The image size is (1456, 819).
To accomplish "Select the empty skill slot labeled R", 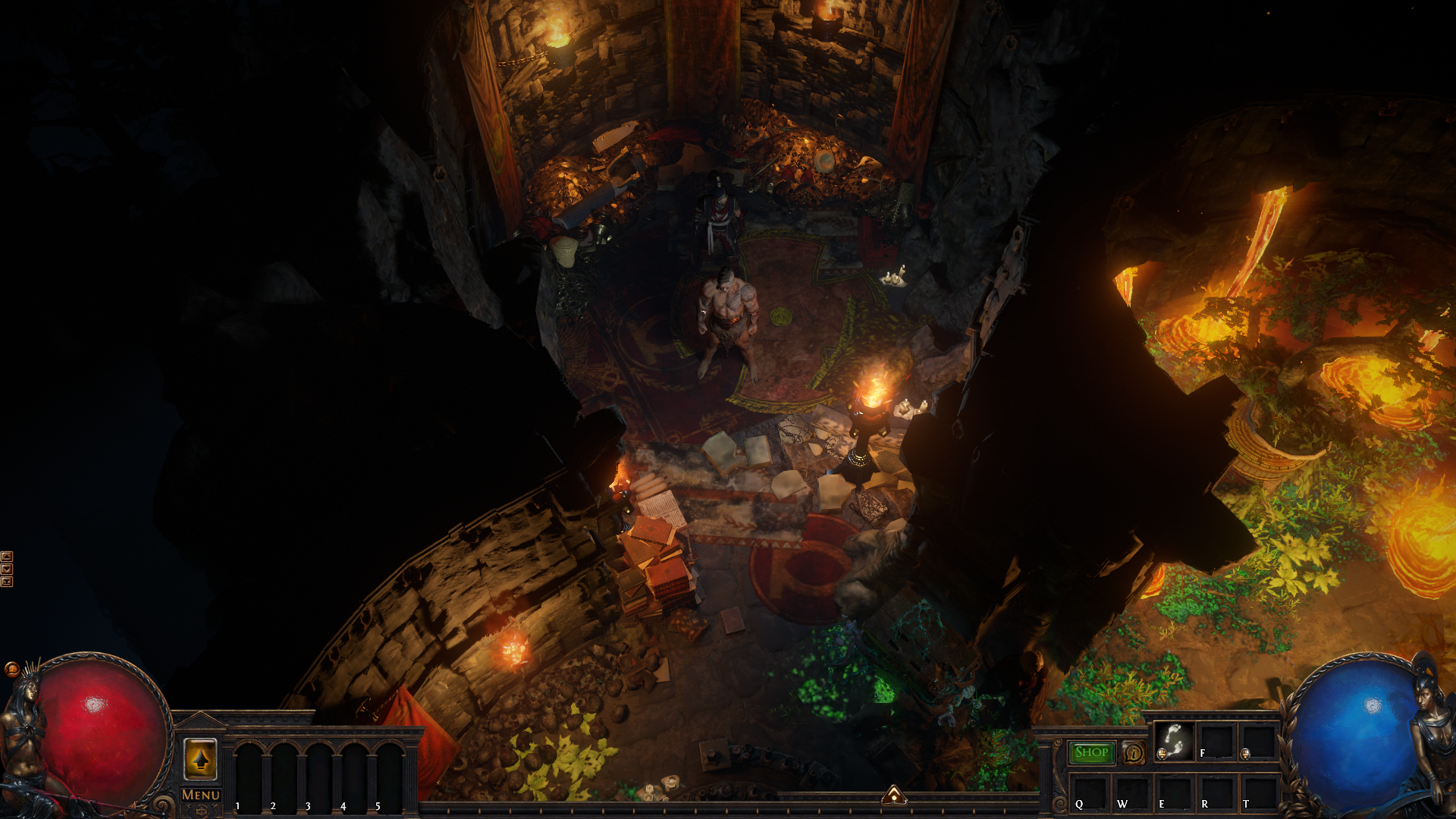I will (x=1216, y=792).
